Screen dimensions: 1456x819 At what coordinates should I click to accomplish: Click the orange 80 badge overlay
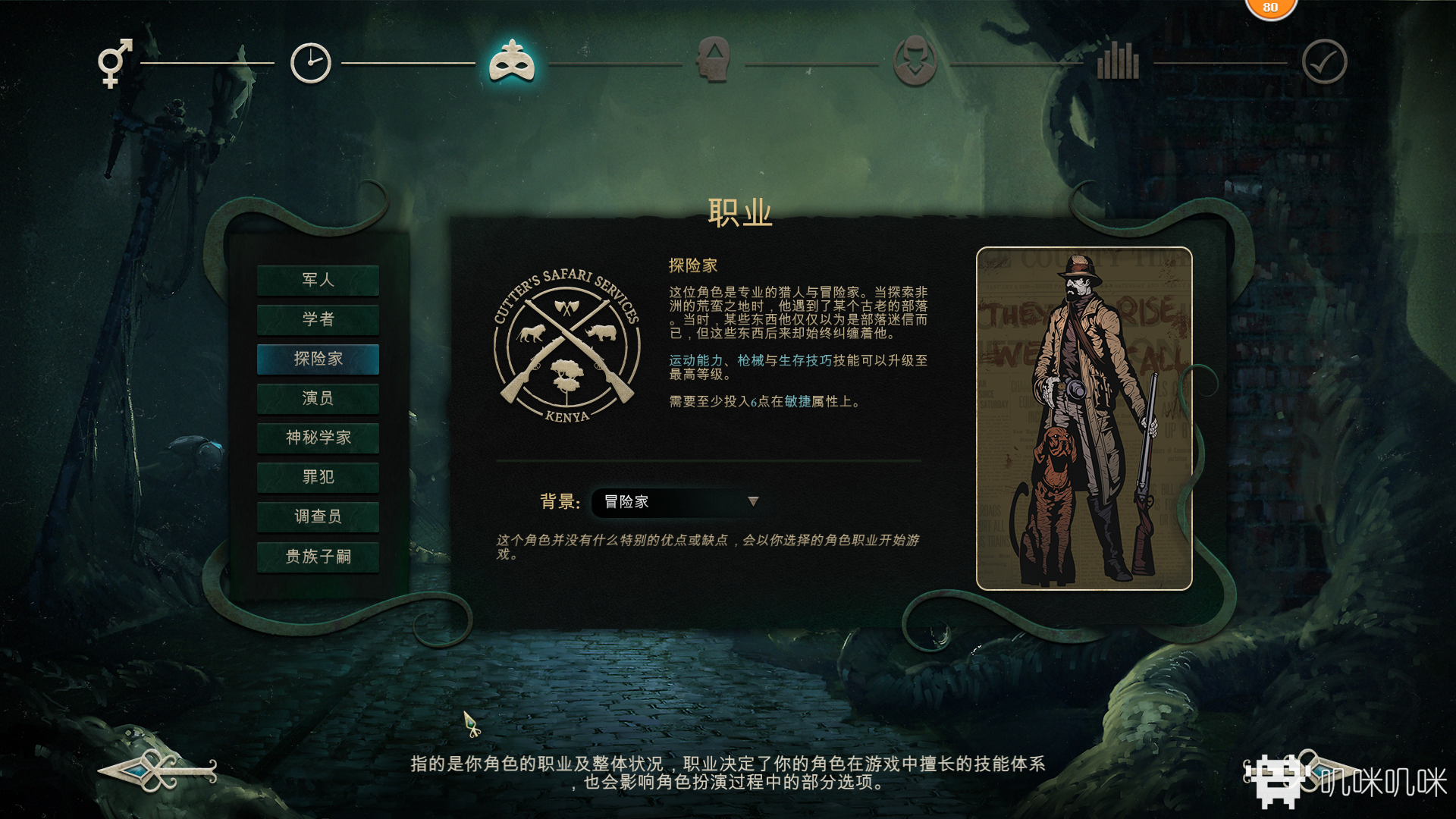(1270, 8)
